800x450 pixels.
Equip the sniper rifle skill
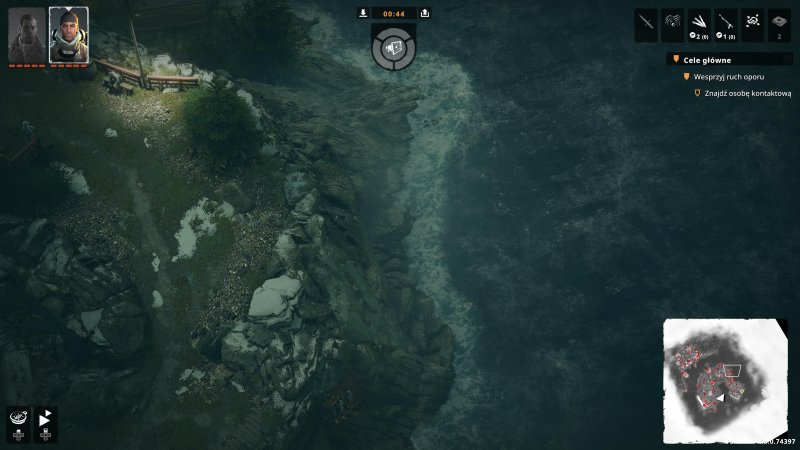point(726,22)
